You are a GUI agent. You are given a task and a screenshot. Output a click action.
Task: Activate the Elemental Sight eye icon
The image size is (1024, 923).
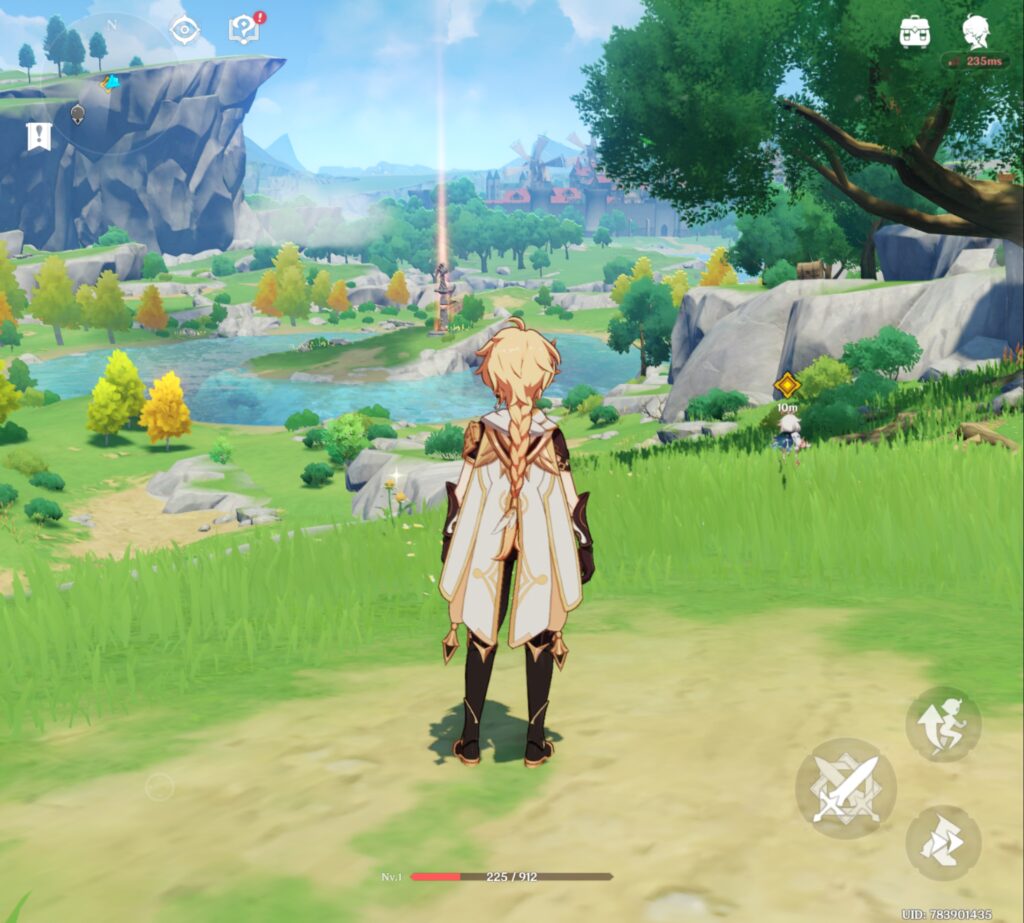tap(185, 30)
